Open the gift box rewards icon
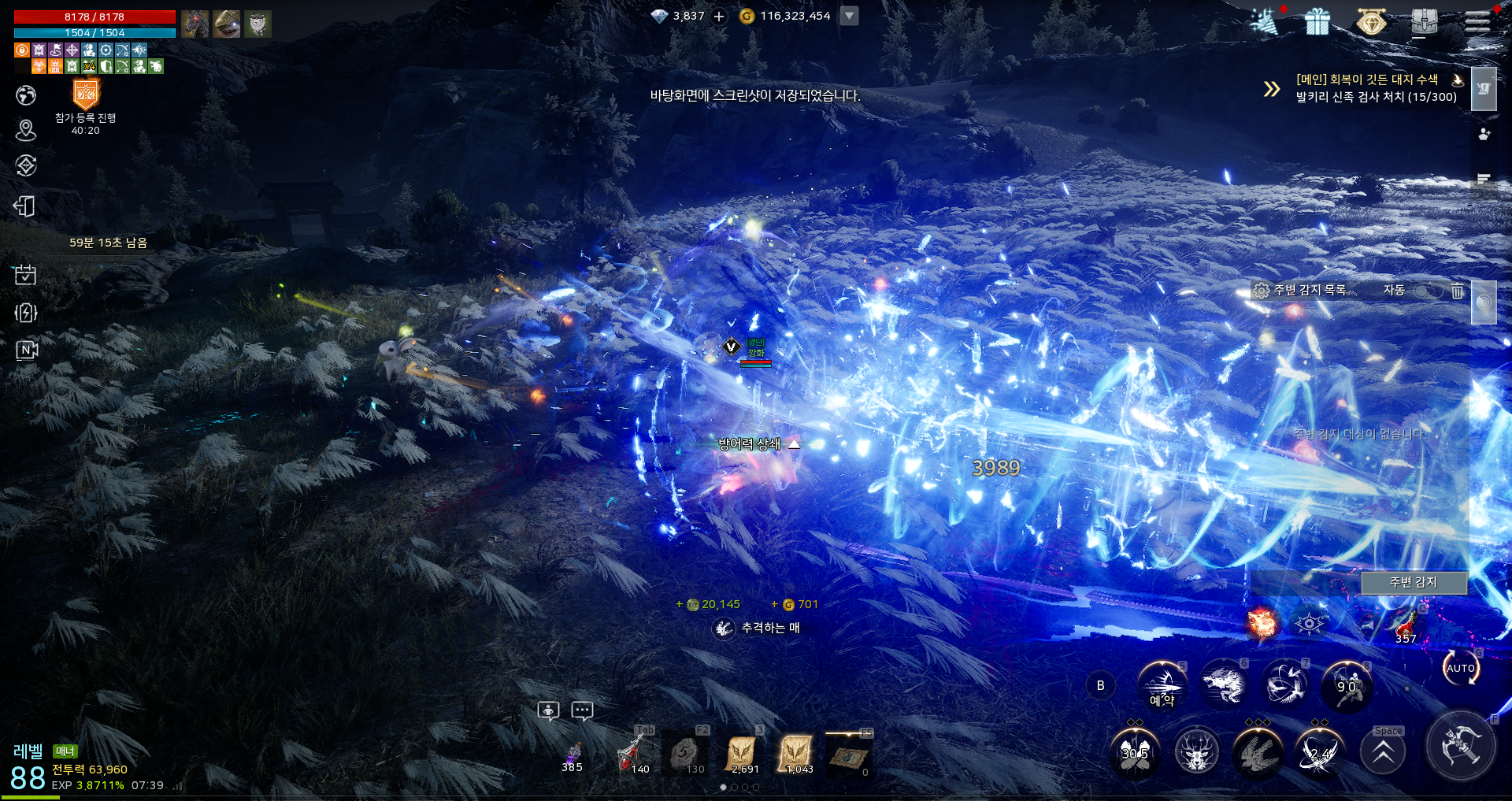Screen dimensions: 1512x801 click(1317, 22)
